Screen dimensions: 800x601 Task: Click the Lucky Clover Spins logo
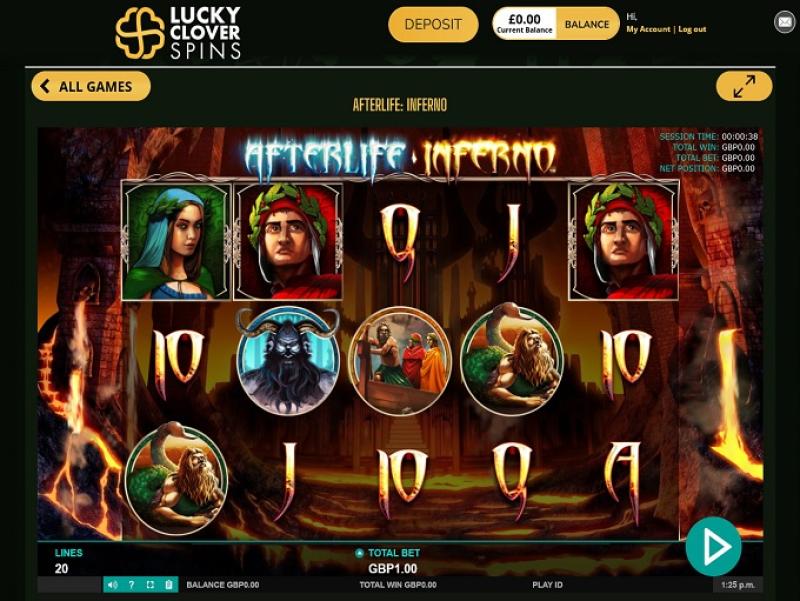pyautogui.click(x=178, y=32)
